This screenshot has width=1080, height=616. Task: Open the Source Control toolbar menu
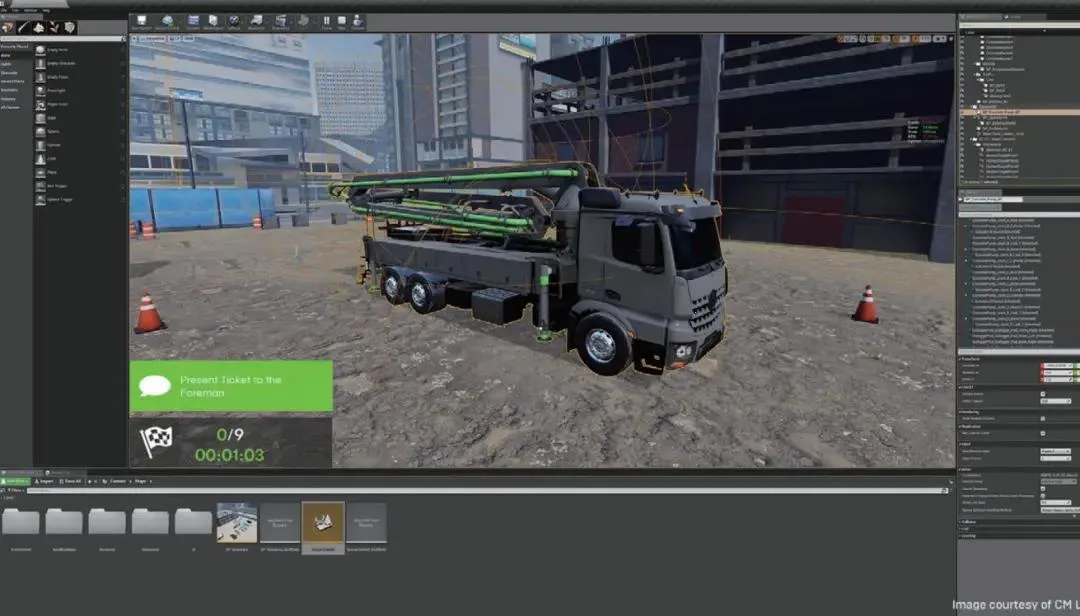click(166, 22)
